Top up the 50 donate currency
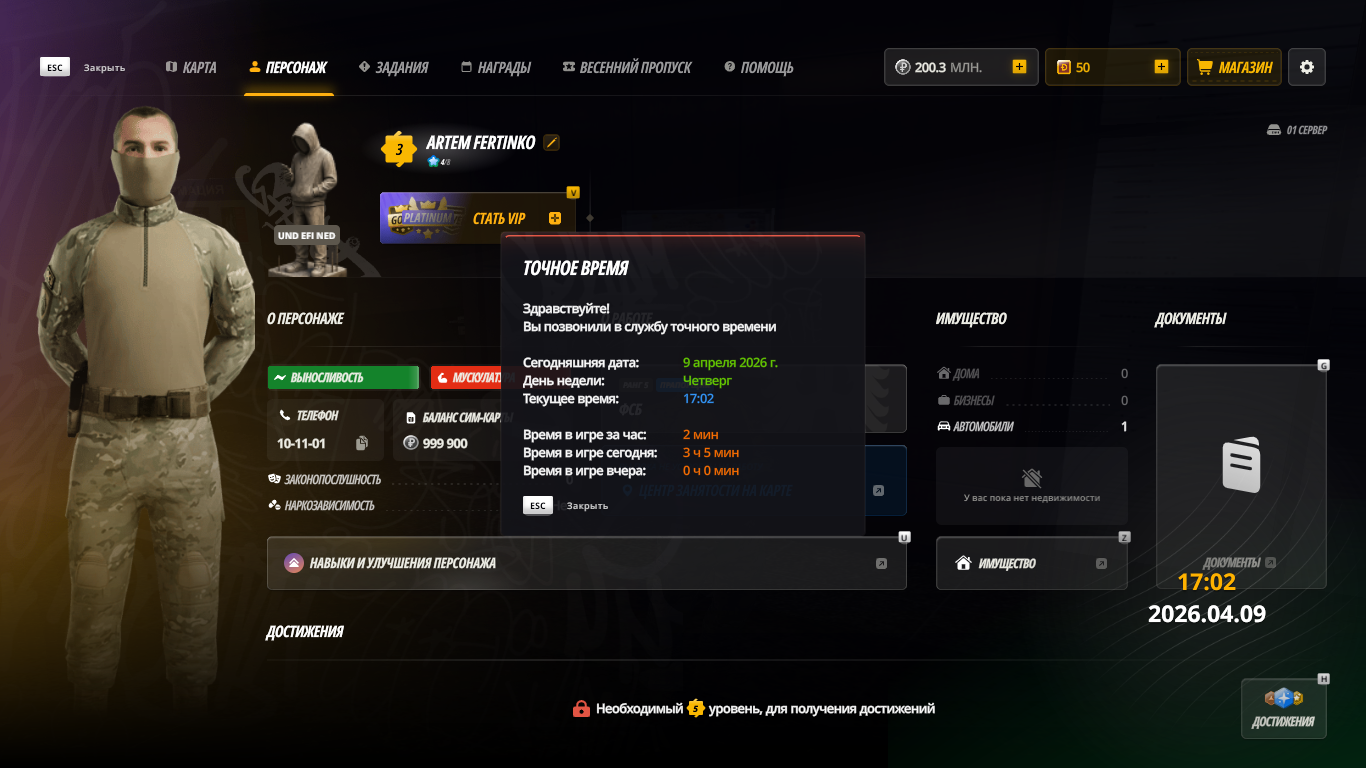The image size is (1366, 768). tap(1161, 67)
